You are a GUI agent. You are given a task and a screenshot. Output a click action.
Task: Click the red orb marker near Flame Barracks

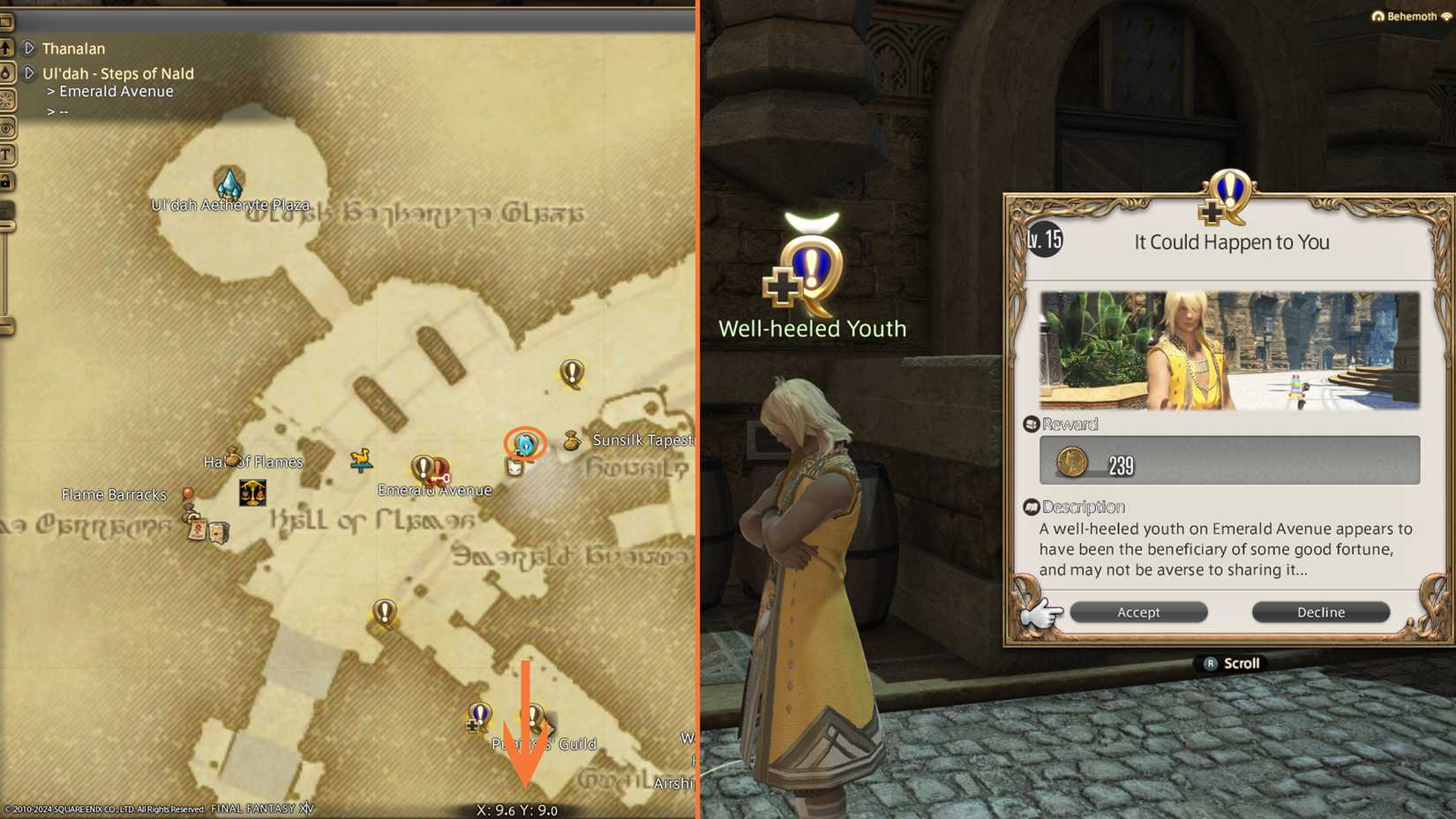(x=186, y=492)
